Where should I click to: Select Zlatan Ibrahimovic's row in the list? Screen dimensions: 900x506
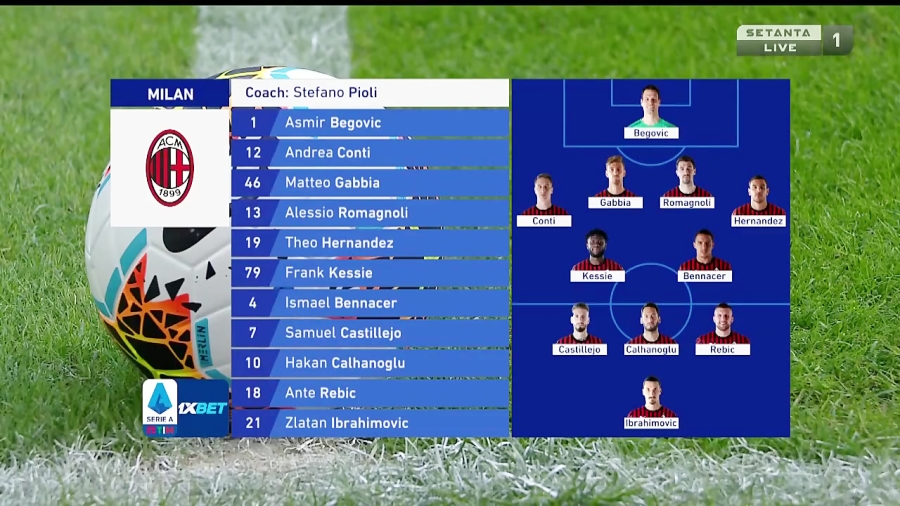pyautogui.click(x=370, y=423)
